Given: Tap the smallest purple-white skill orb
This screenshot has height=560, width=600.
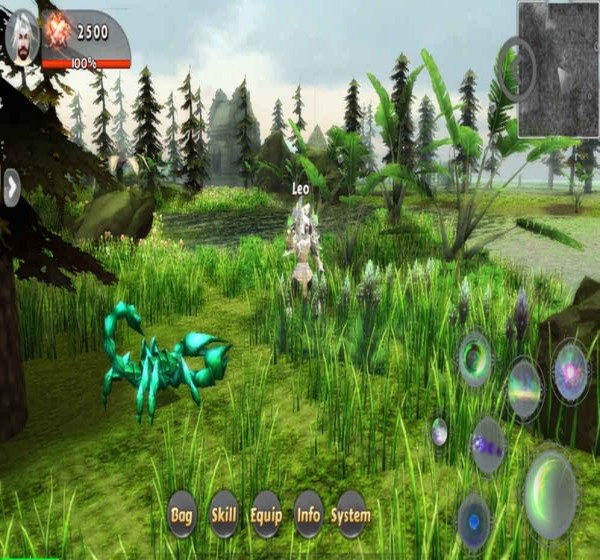Looking at the screenshot, I should pos(439,432).
